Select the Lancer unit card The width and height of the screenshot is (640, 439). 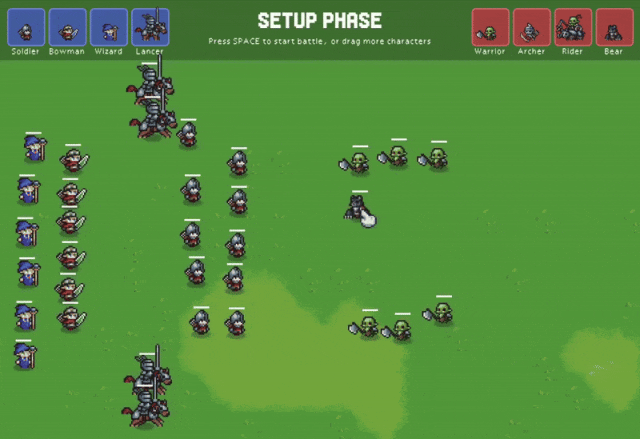click(x=150, y=27)
